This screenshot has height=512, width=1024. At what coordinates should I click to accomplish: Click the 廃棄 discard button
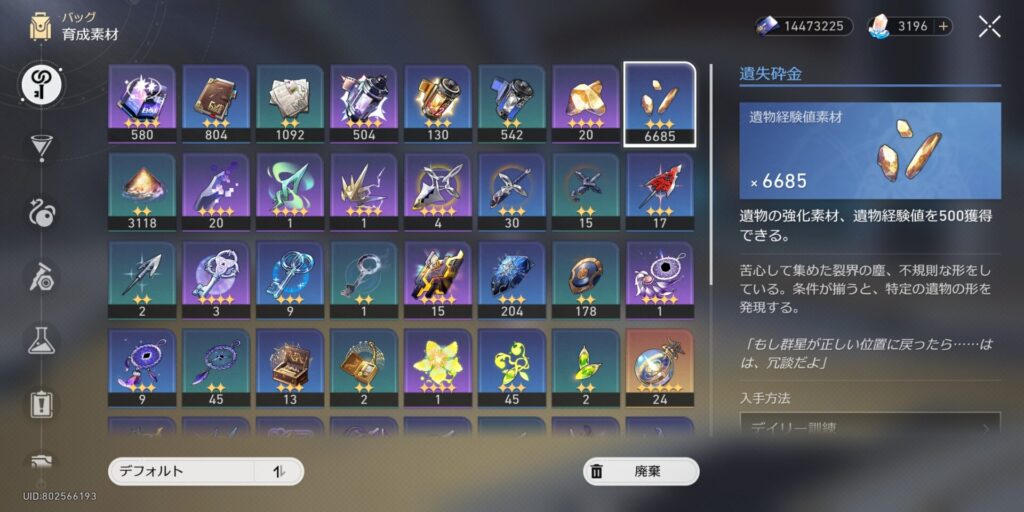641,472
